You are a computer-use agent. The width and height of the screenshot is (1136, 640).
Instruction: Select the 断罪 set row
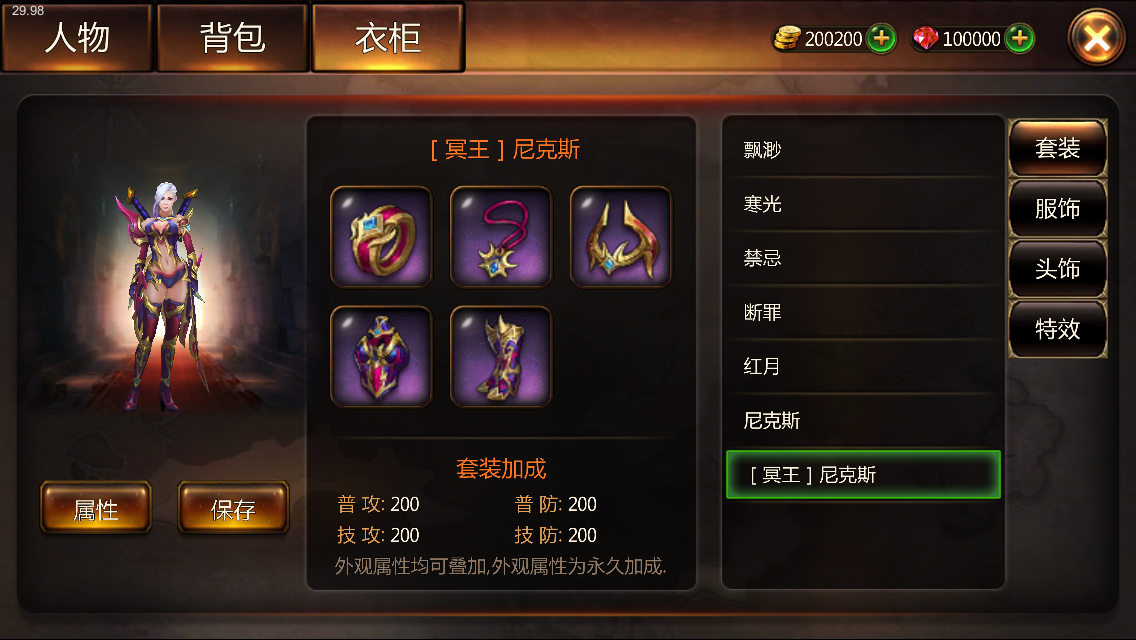click(862, 312)
